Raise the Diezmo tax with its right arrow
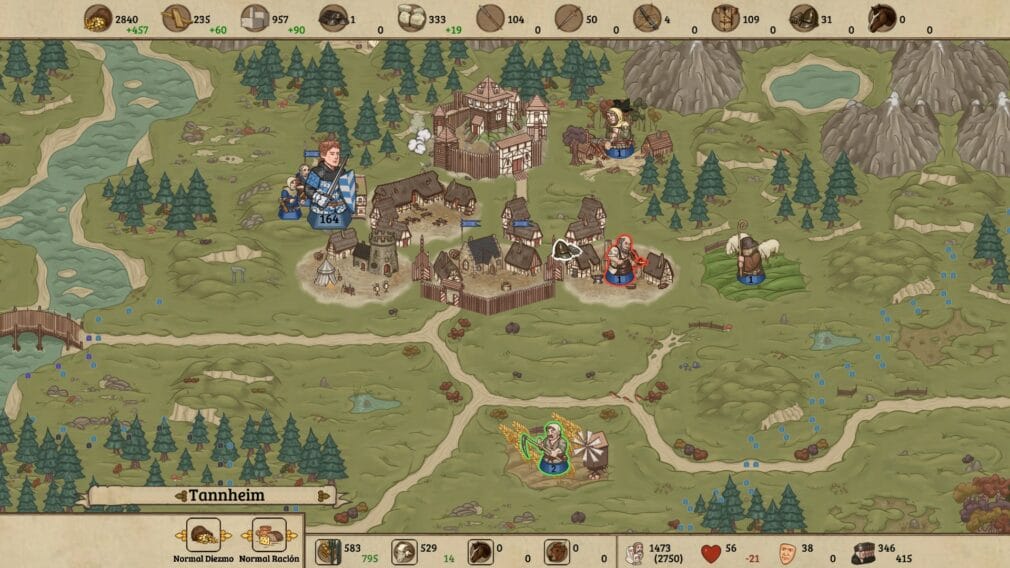The height and width of the screenshot is (568, 1010). pyautogui.click(x=226, y=535)
